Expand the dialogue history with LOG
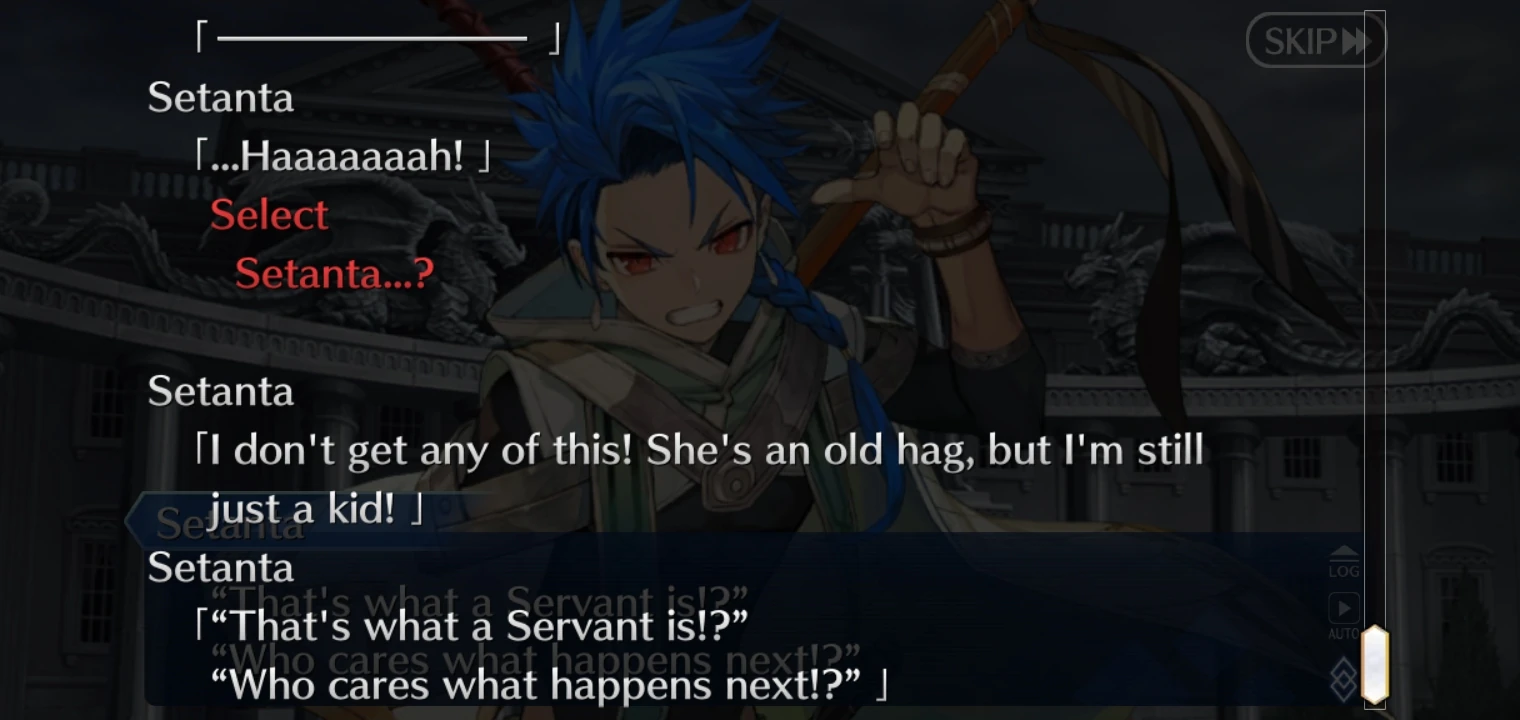 pos(1344,562)
